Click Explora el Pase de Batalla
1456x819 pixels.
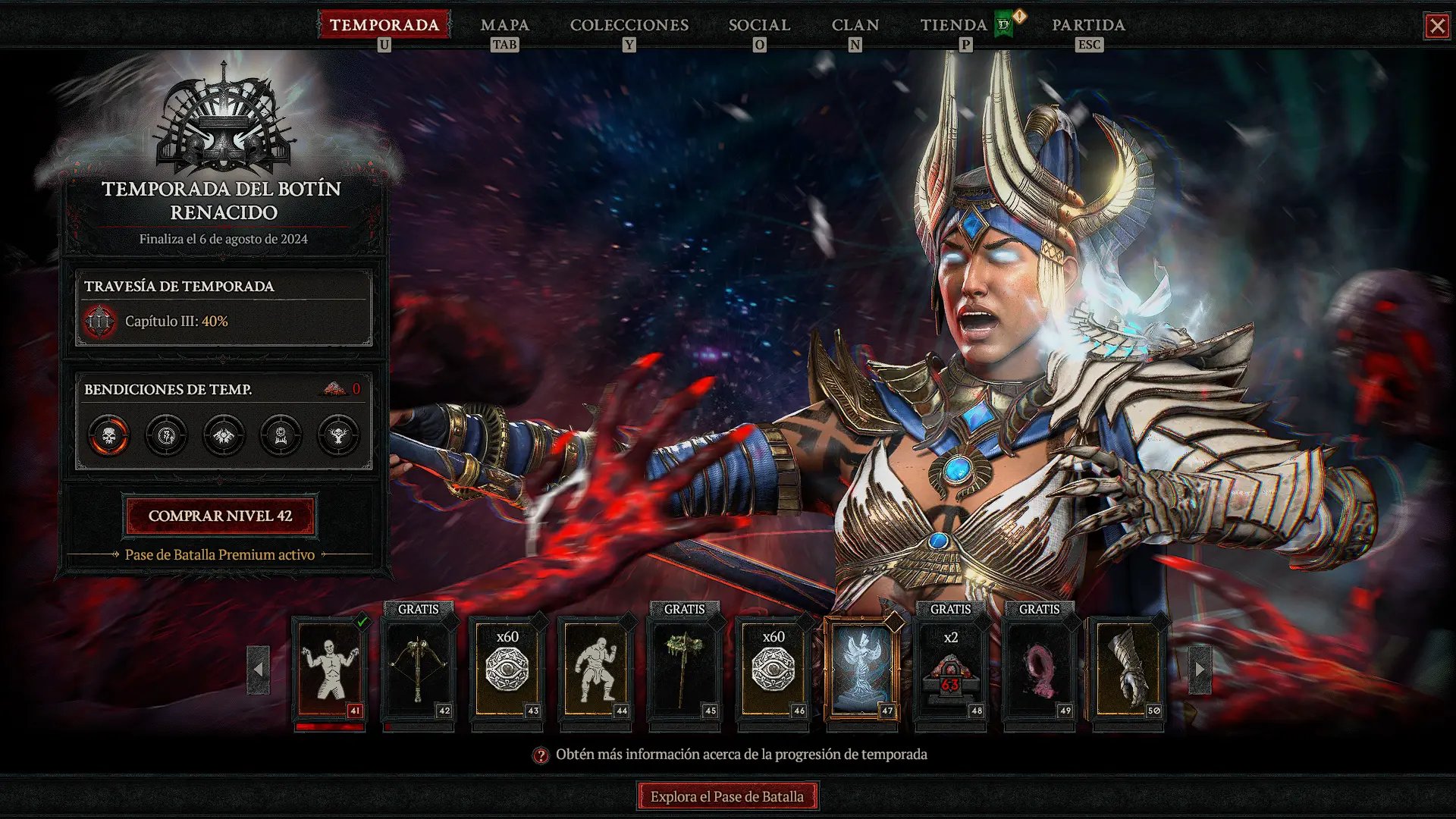726,796
